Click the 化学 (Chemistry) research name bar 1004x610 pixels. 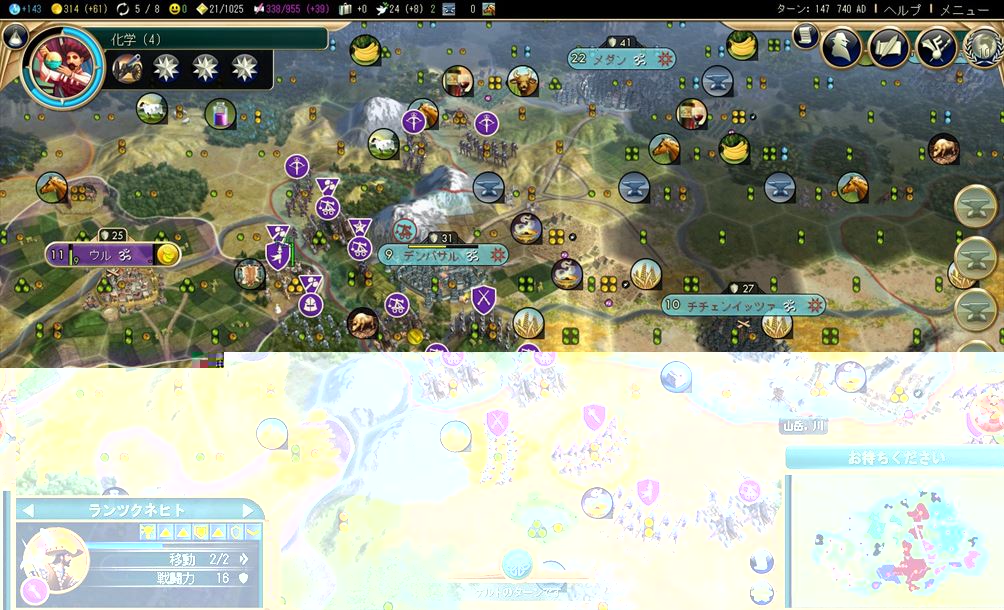(x=215, y=39)
